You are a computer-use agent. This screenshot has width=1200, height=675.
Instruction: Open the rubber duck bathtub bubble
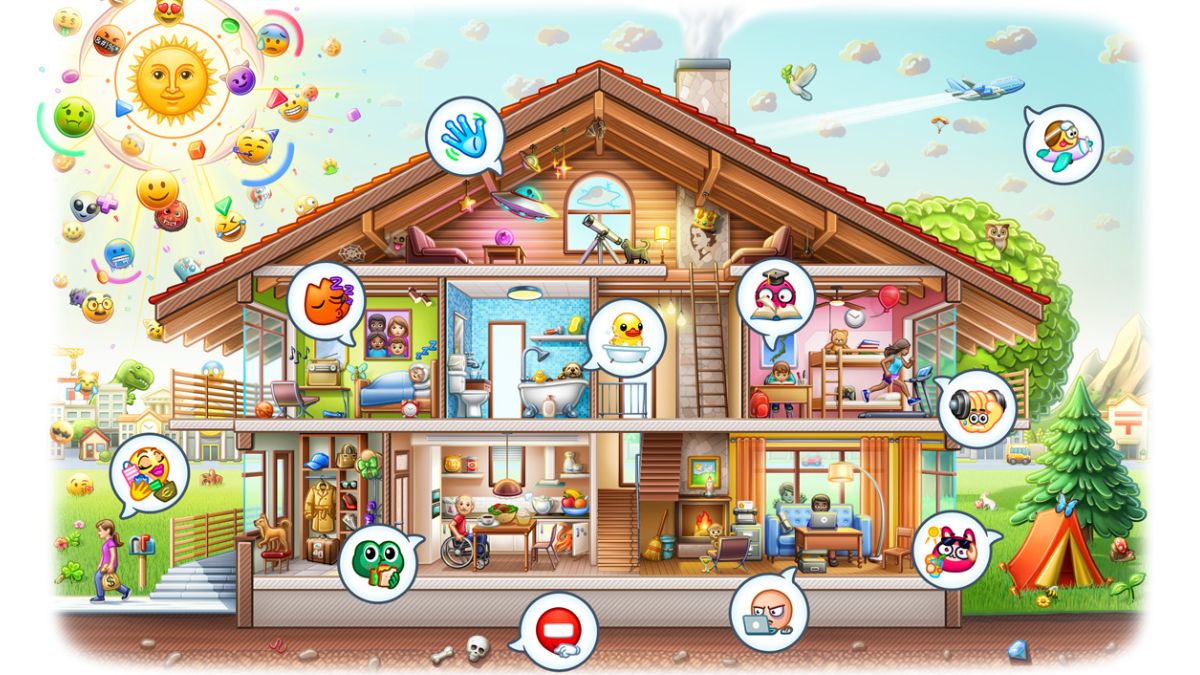click(626, 335)
